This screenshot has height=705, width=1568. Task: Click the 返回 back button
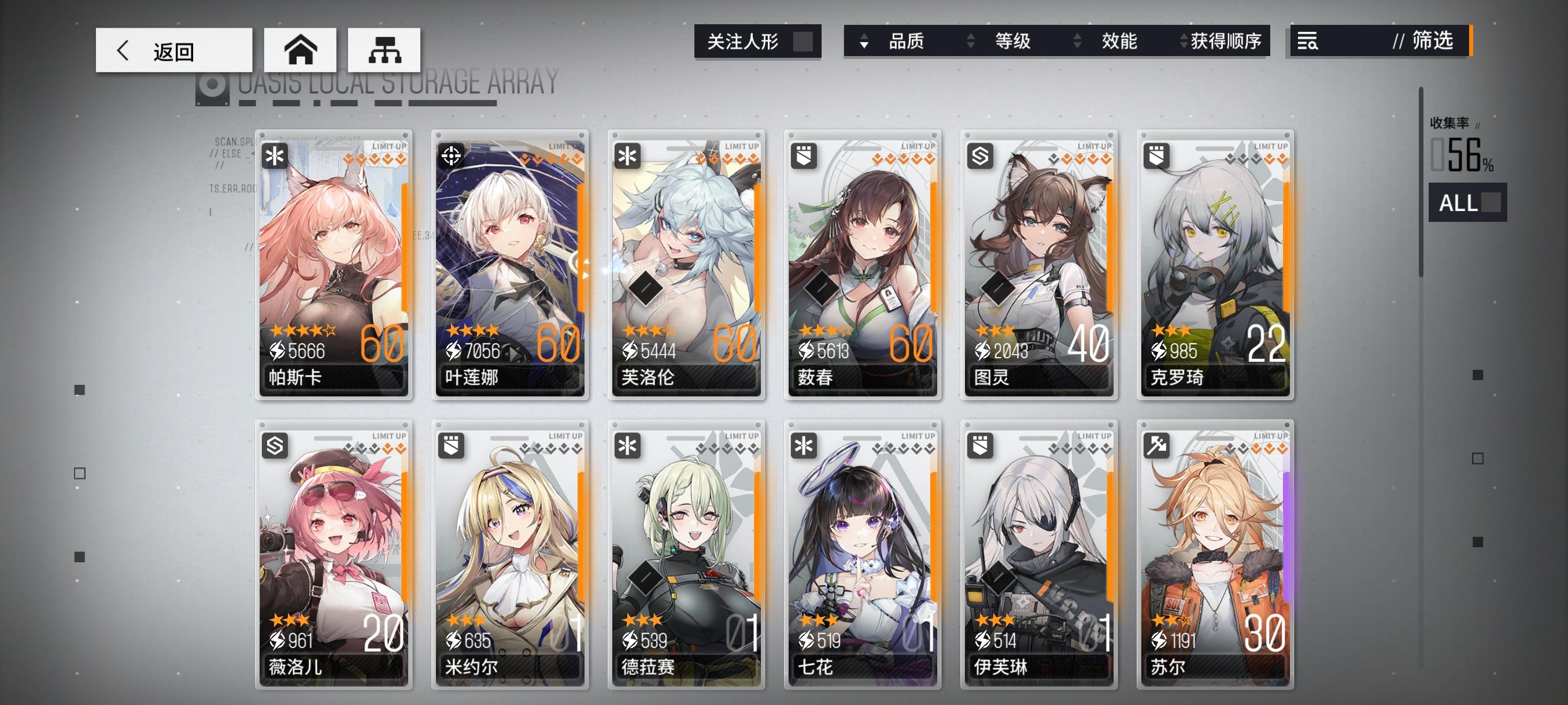173,49
